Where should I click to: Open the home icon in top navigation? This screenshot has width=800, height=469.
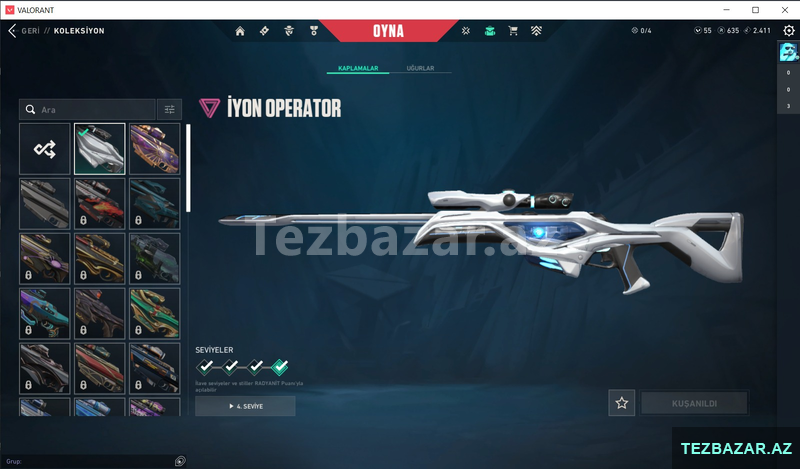[240, 31]
